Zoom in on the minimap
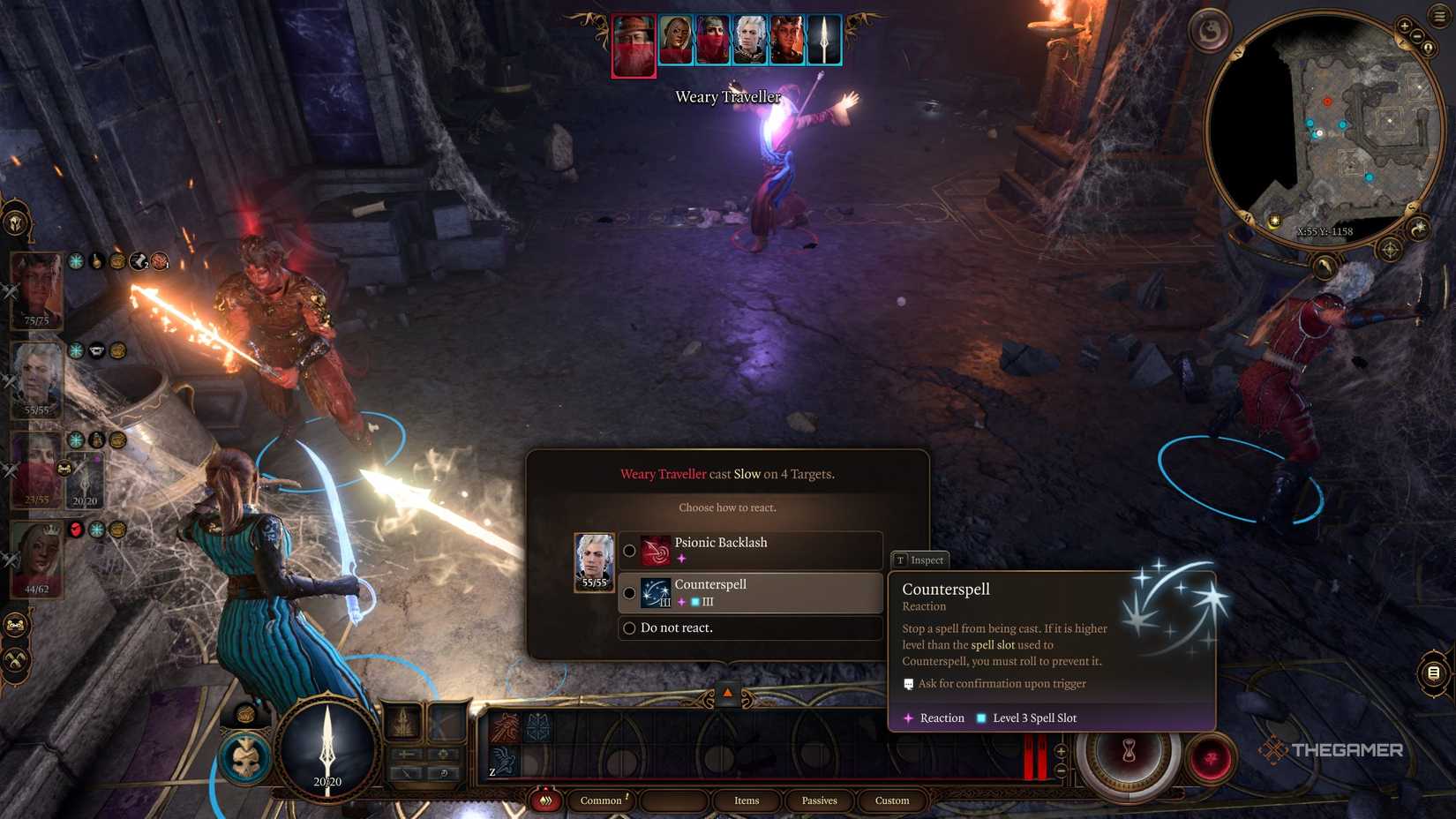Image resolution: width=1456 pixels, height=819 pixels. point(1404,26)
